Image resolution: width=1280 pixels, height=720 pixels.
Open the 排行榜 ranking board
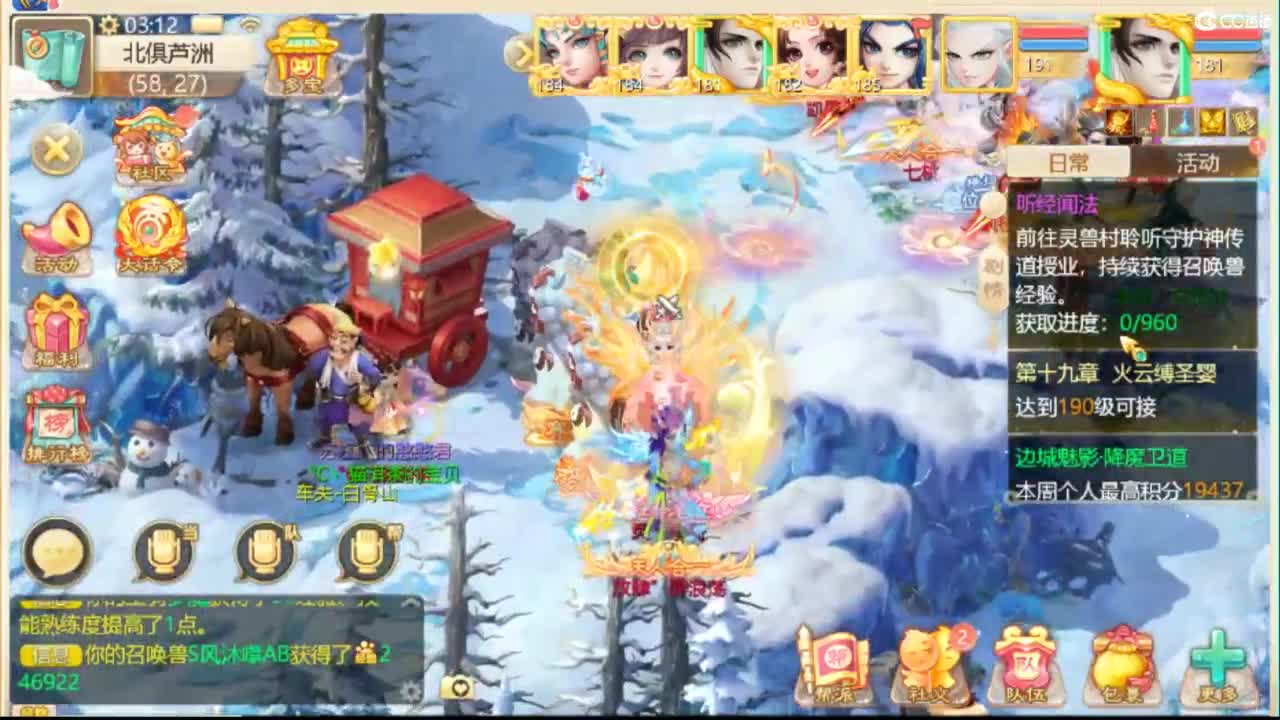(55, 425)
